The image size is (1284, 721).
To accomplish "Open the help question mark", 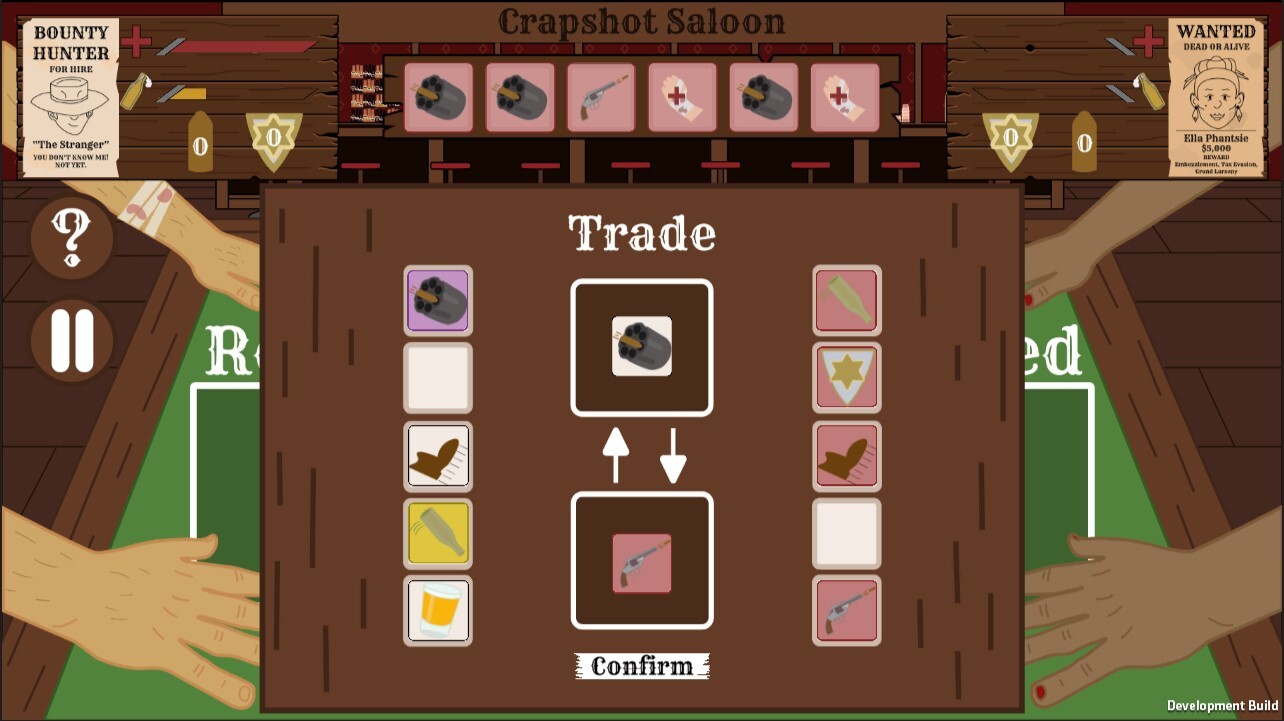I will 70,238.
